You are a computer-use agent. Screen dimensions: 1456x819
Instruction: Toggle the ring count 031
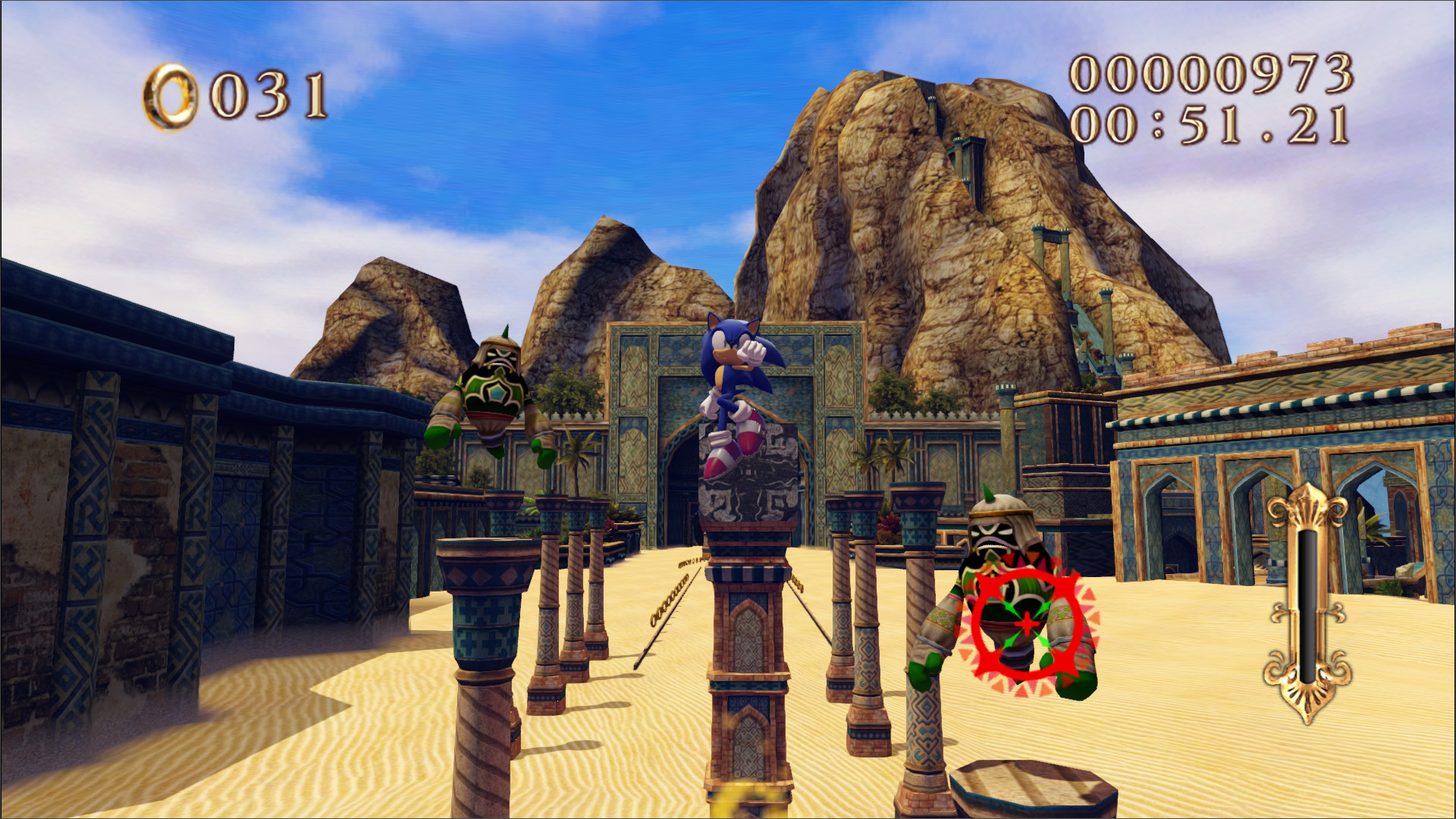pyautogui.click(x=269, y=95)
